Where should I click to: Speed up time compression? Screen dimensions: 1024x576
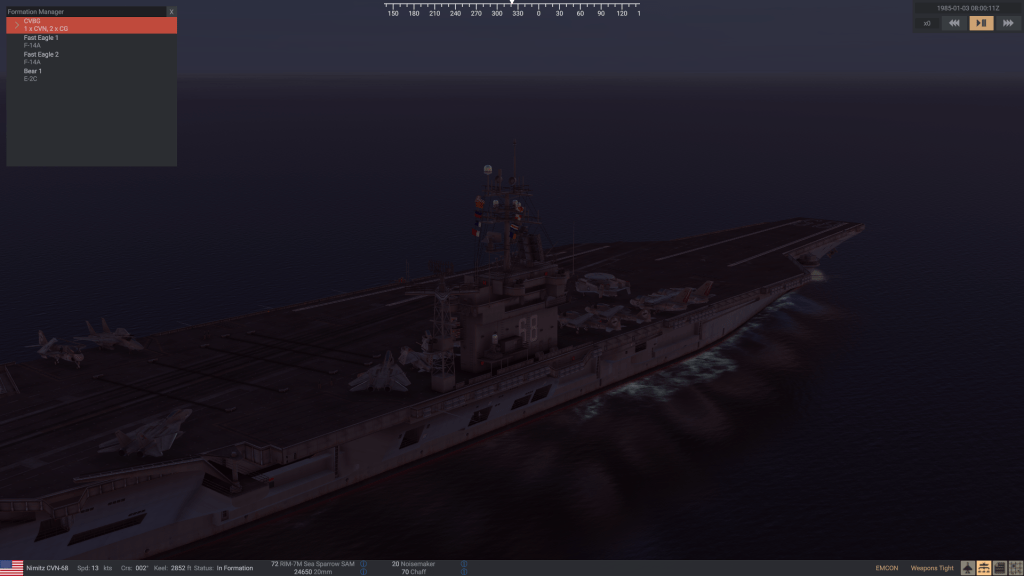pos(1007,23)
